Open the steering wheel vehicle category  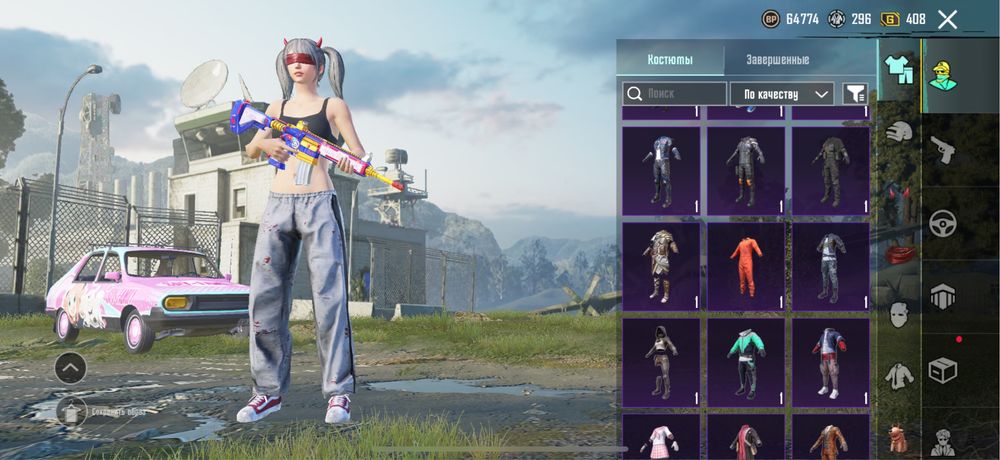pyautogui.click(x=942, y=223)
